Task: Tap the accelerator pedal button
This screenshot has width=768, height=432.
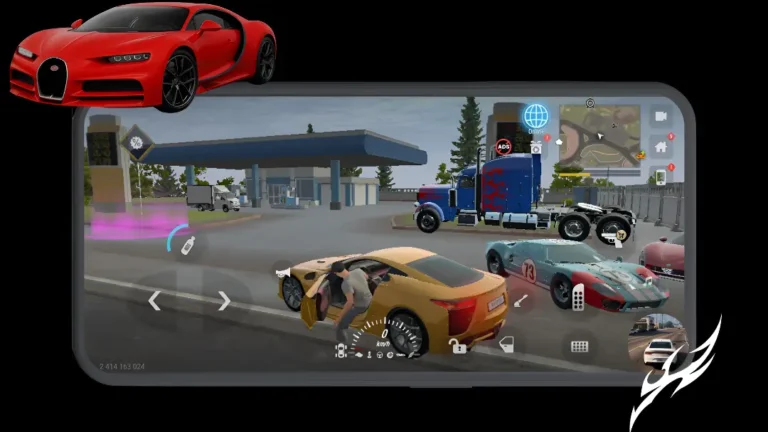Action: tap(578, 297)
